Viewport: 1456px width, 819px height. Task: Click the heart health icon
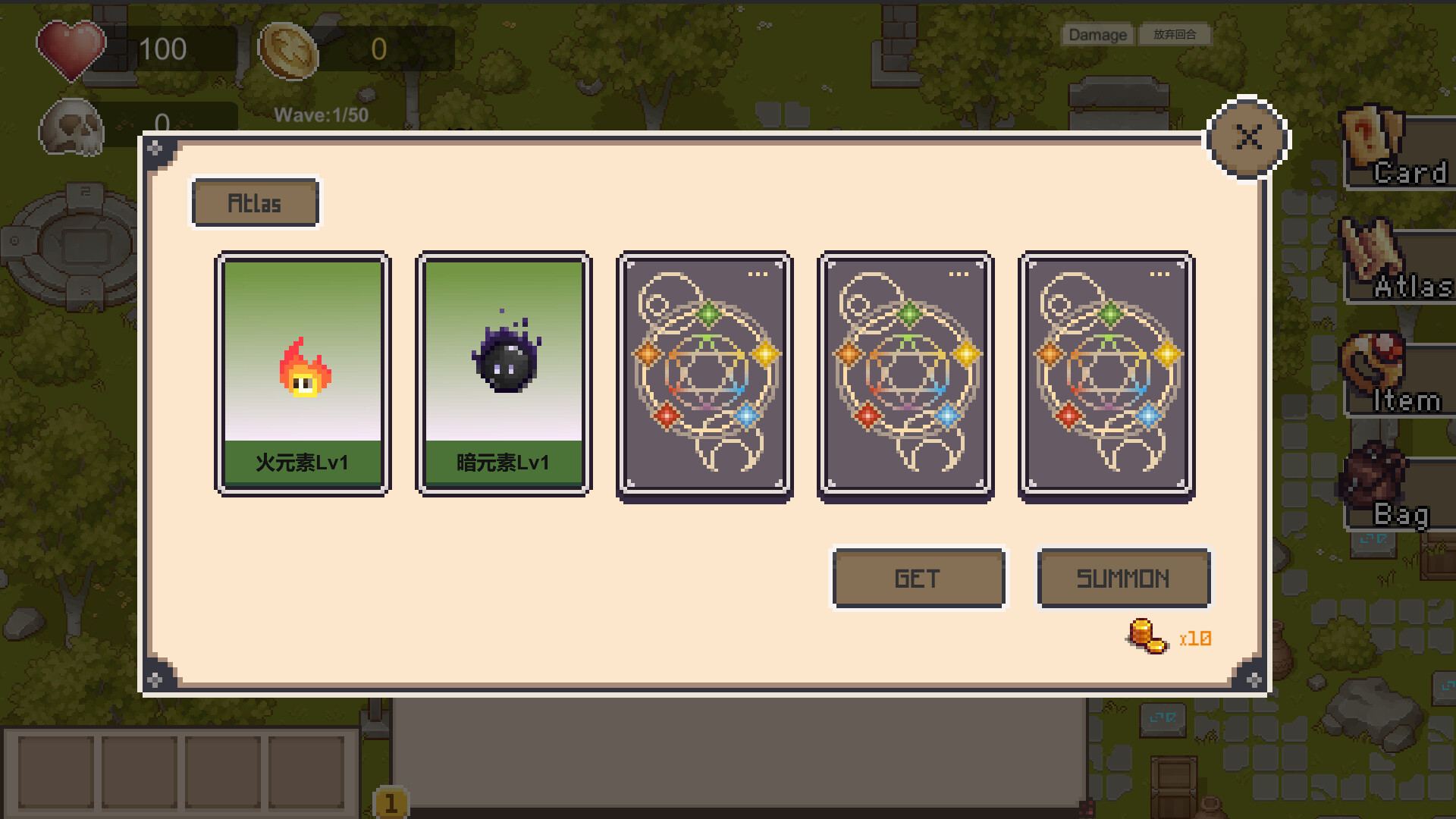coord(72,49)
